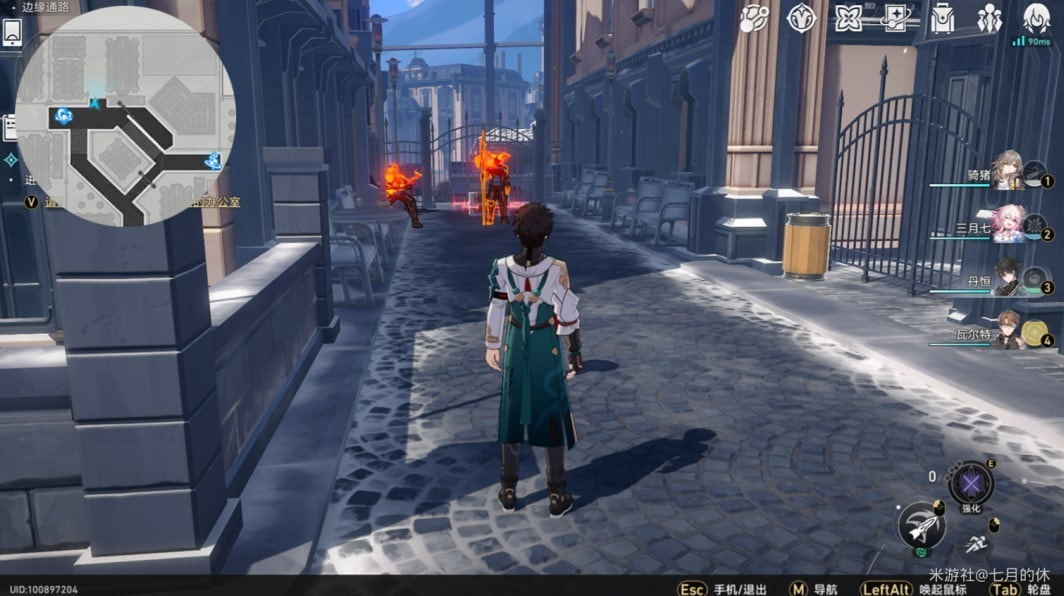The image size is (1064, 596).
Task: Open the circular minimap
Action: tap(125, 117)
